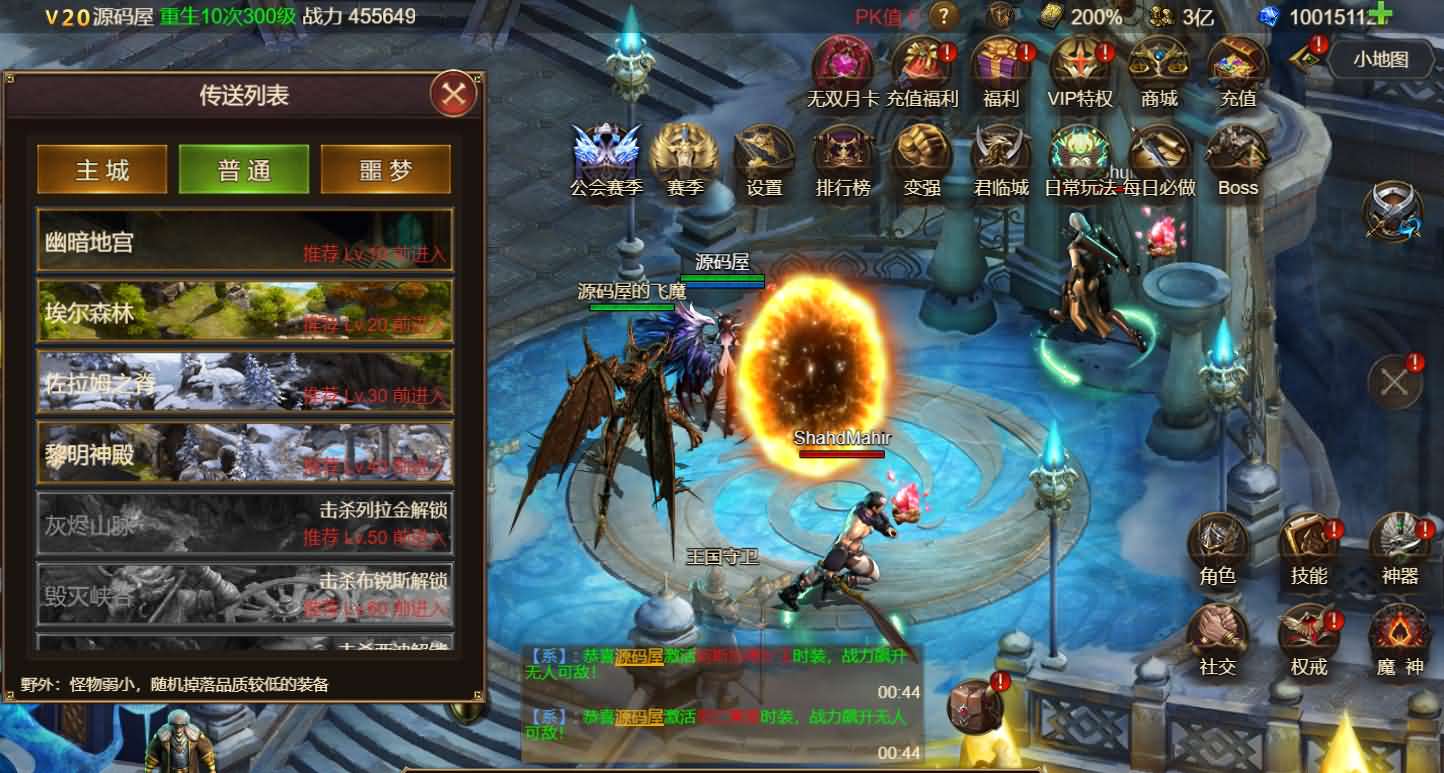Switch to the 主城 tab
This screenshot has width=1444, height=773.
point(102,169)
